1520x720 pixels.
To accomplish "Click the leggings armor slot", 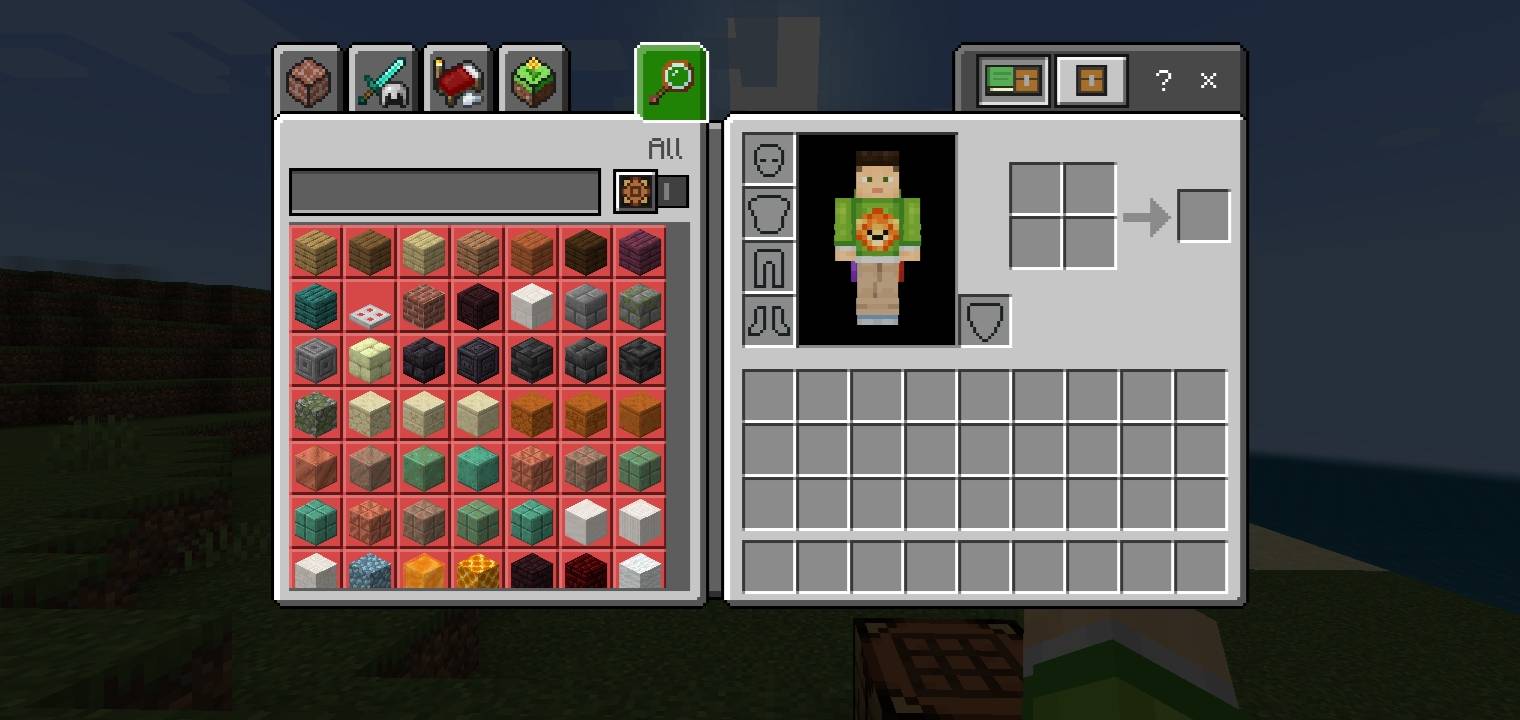I will point(768,265).
